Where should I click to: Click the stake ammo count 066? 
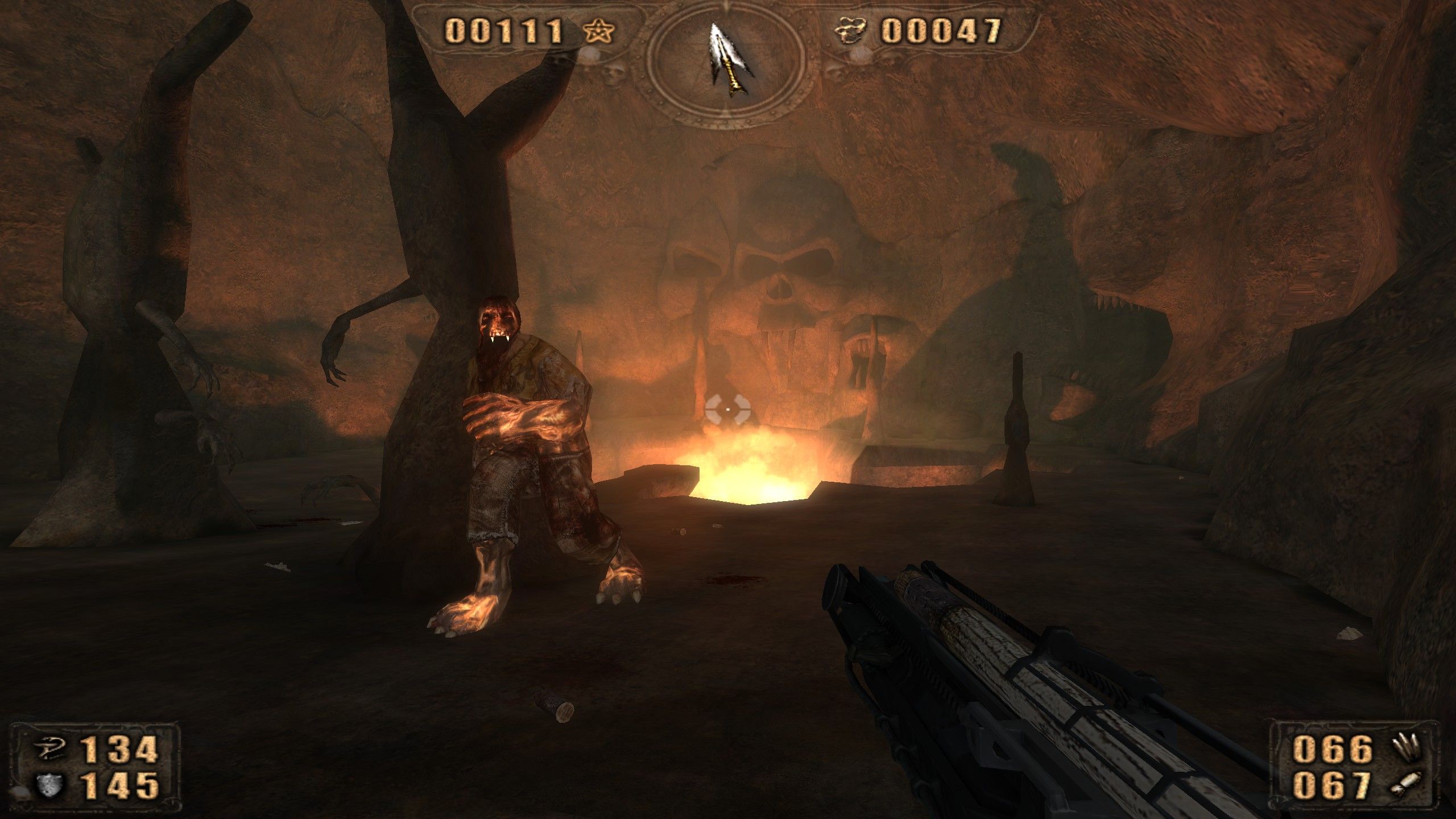(x=1331, y=748)
